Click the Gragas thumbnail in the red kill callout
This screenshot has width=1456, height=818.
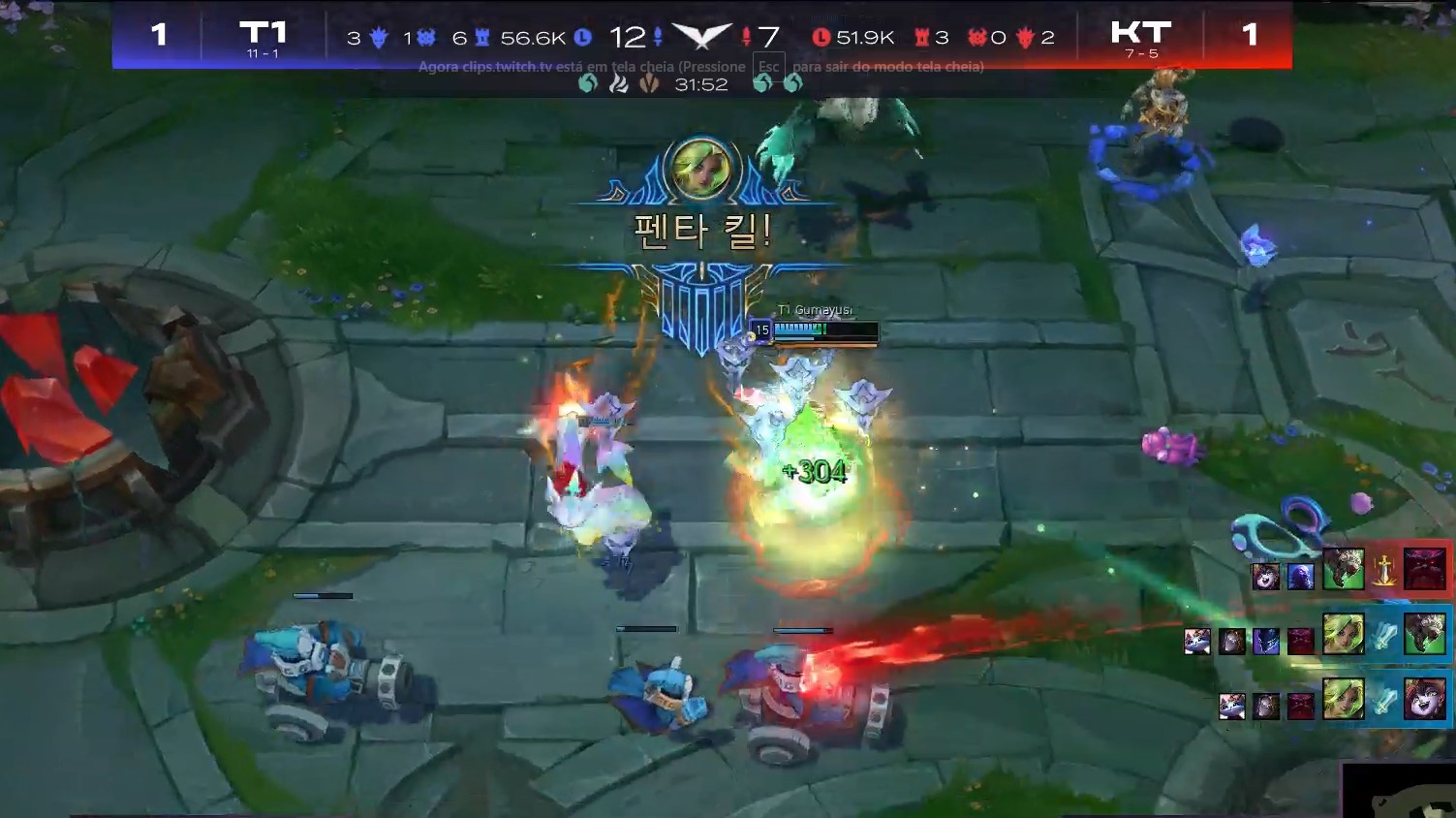(1344, 570)
